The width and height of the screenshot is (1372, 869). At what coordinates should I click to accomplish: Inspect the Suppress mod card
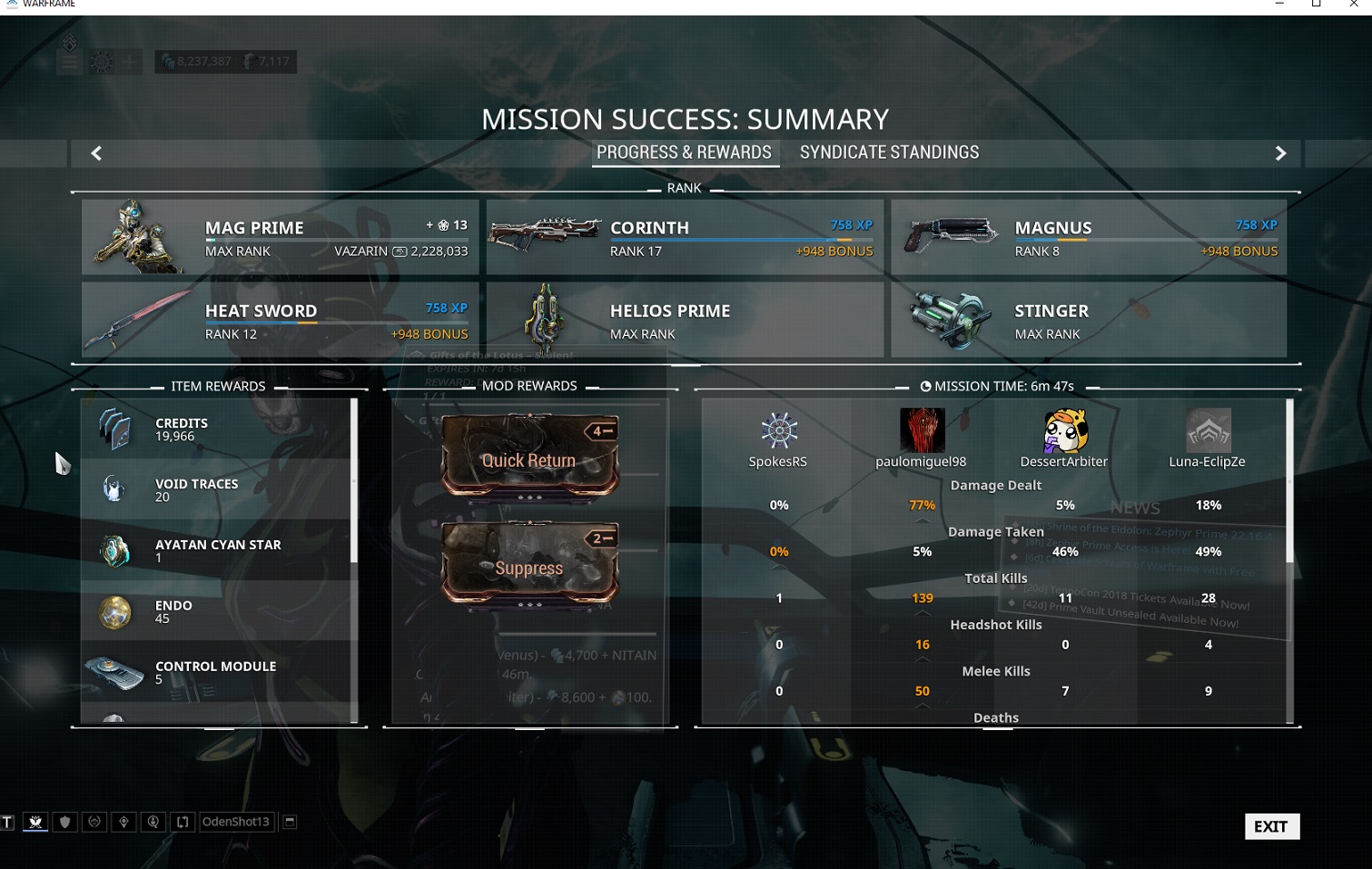(529, 564)
